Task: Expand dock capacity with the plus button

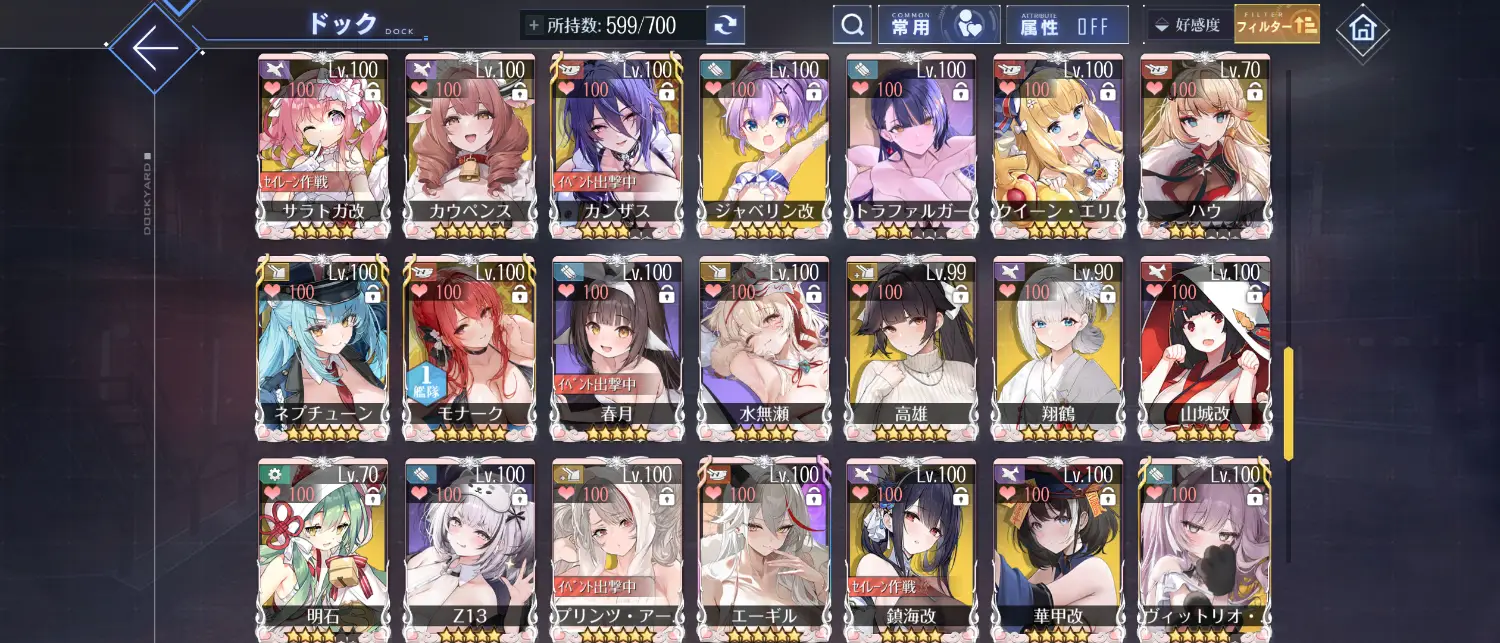Action: point(534,25)
